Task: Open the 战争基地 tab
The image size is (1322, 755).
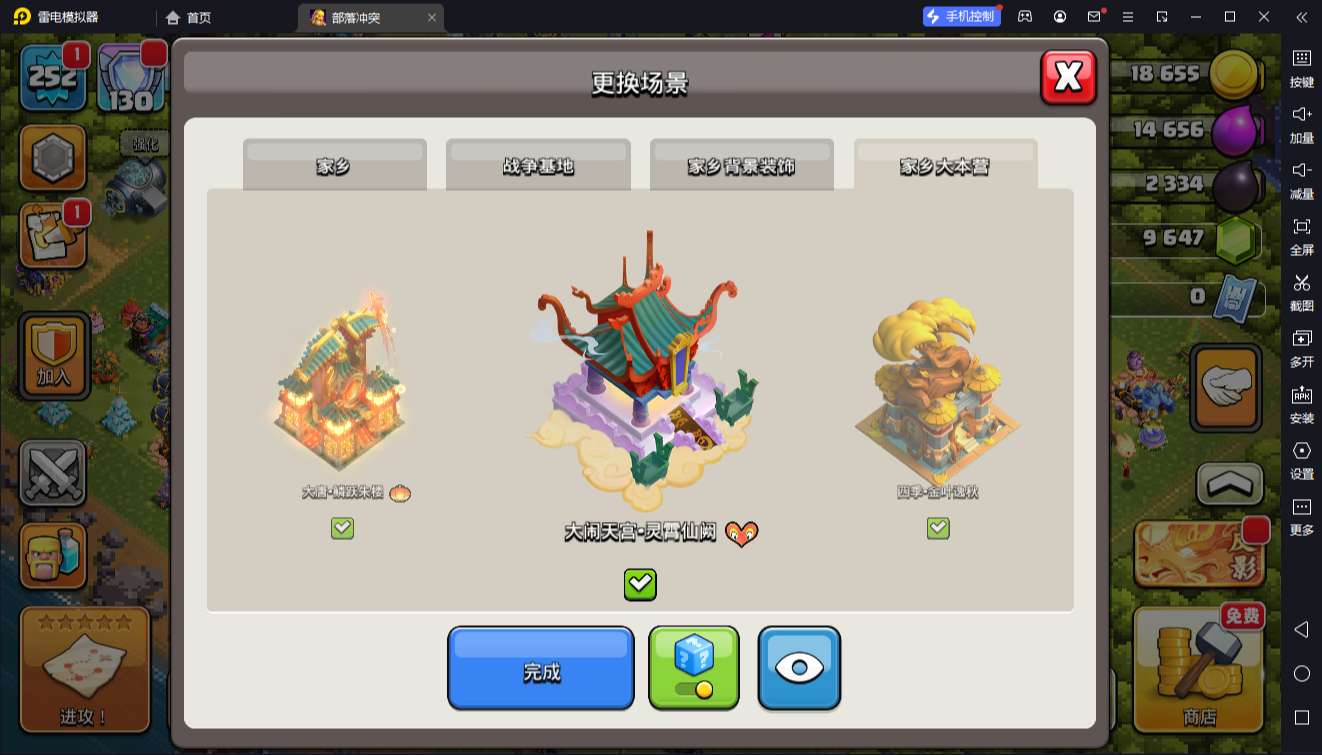Action: click(x=538, y=165)
